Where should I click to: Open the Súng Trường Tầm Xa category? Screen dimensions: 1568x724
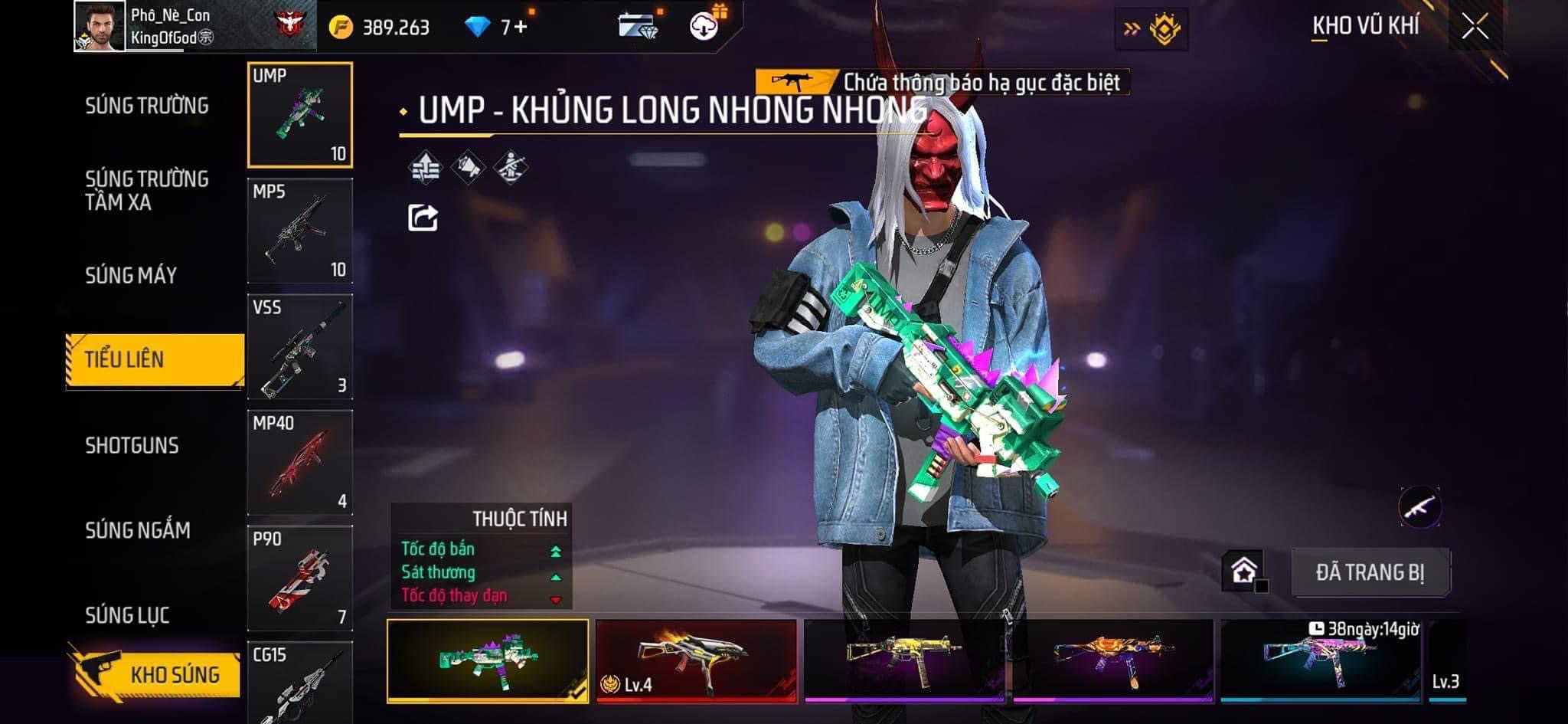coord(147,190)
